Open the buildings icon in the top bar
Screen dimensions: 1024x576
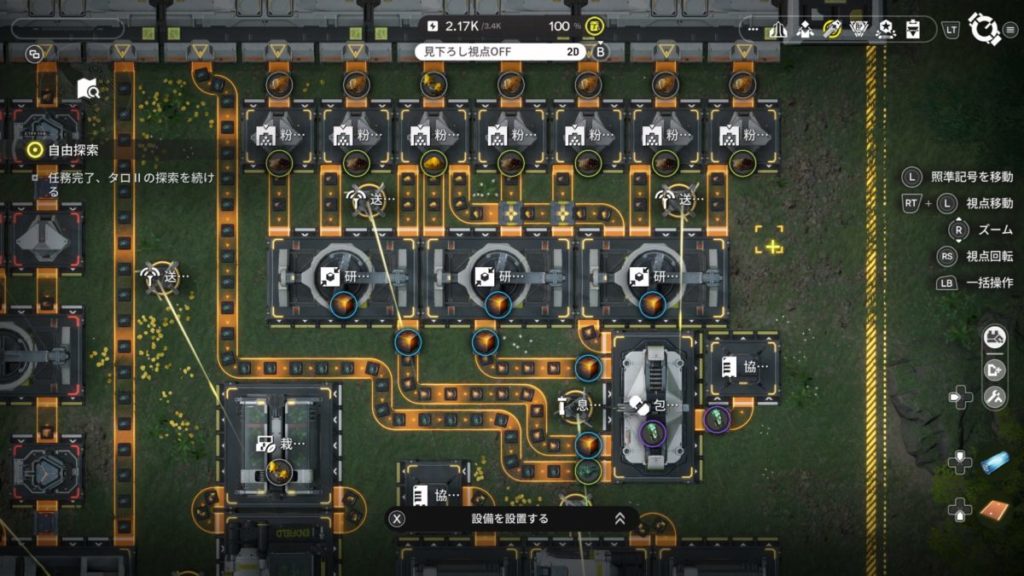[778, 29]
